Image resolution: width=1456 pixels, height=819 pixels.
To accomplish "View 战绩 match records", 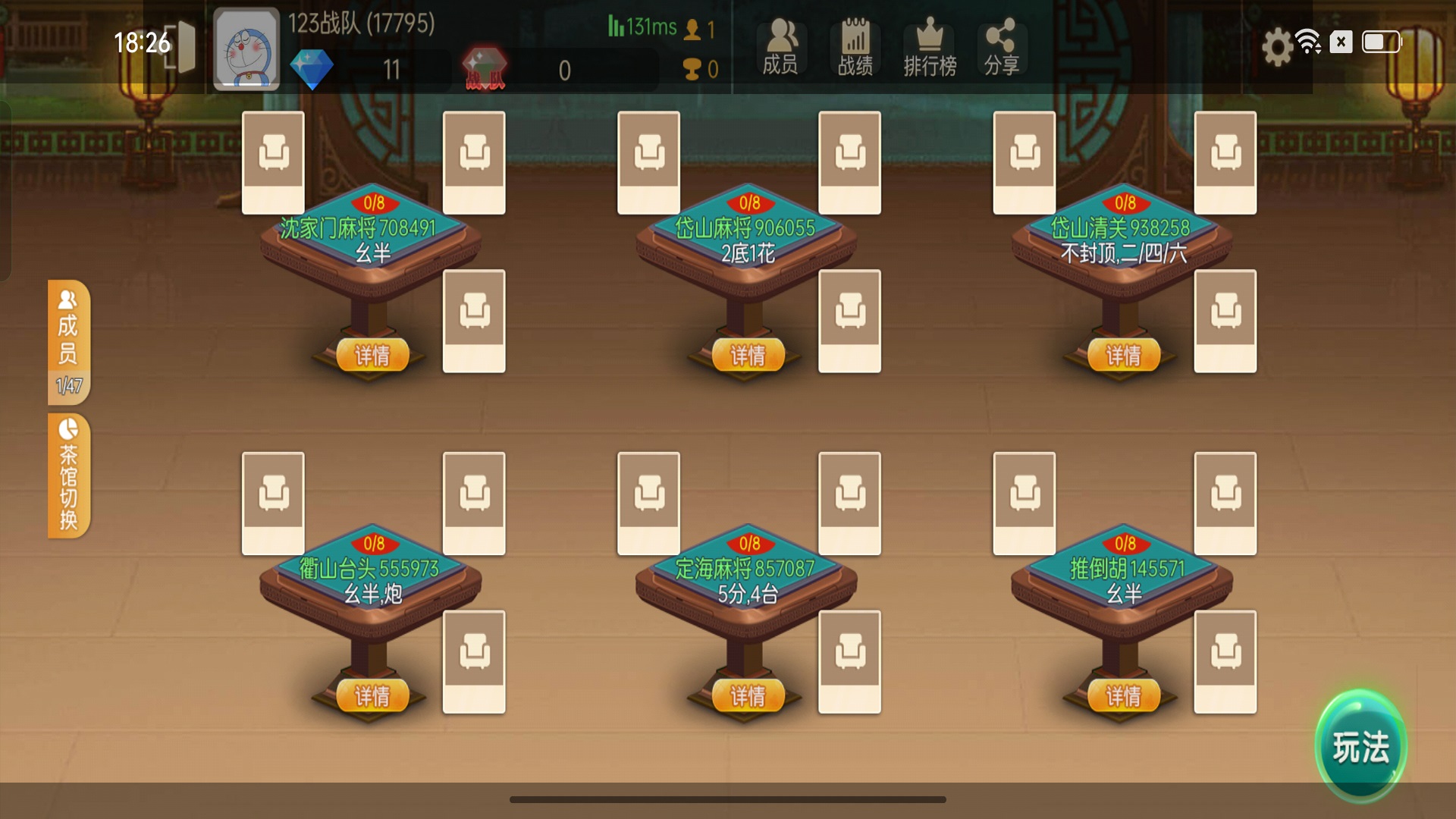I will point(855,47).
